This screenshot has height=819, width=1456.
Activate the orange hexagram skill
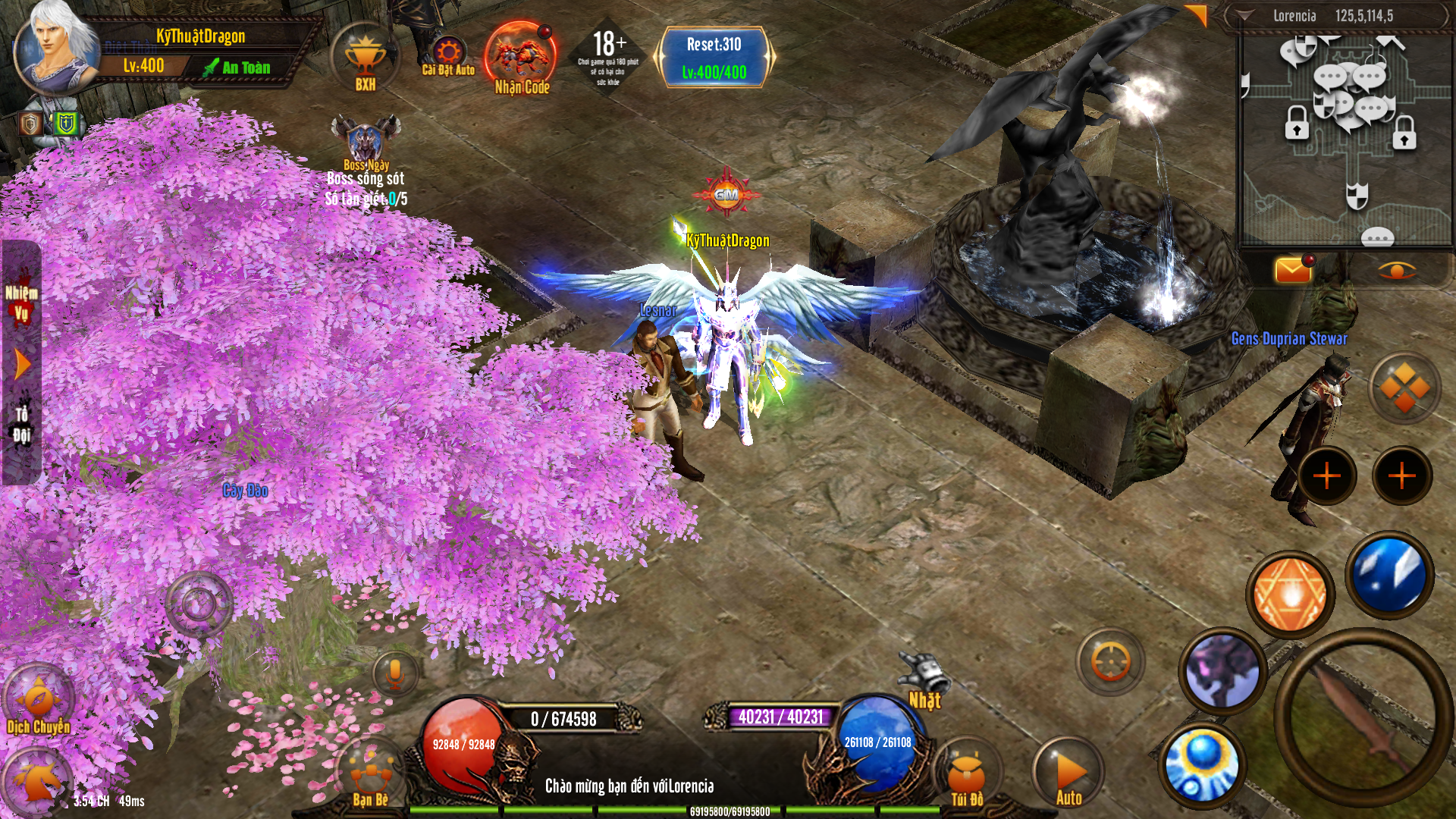click(1289, 594)
